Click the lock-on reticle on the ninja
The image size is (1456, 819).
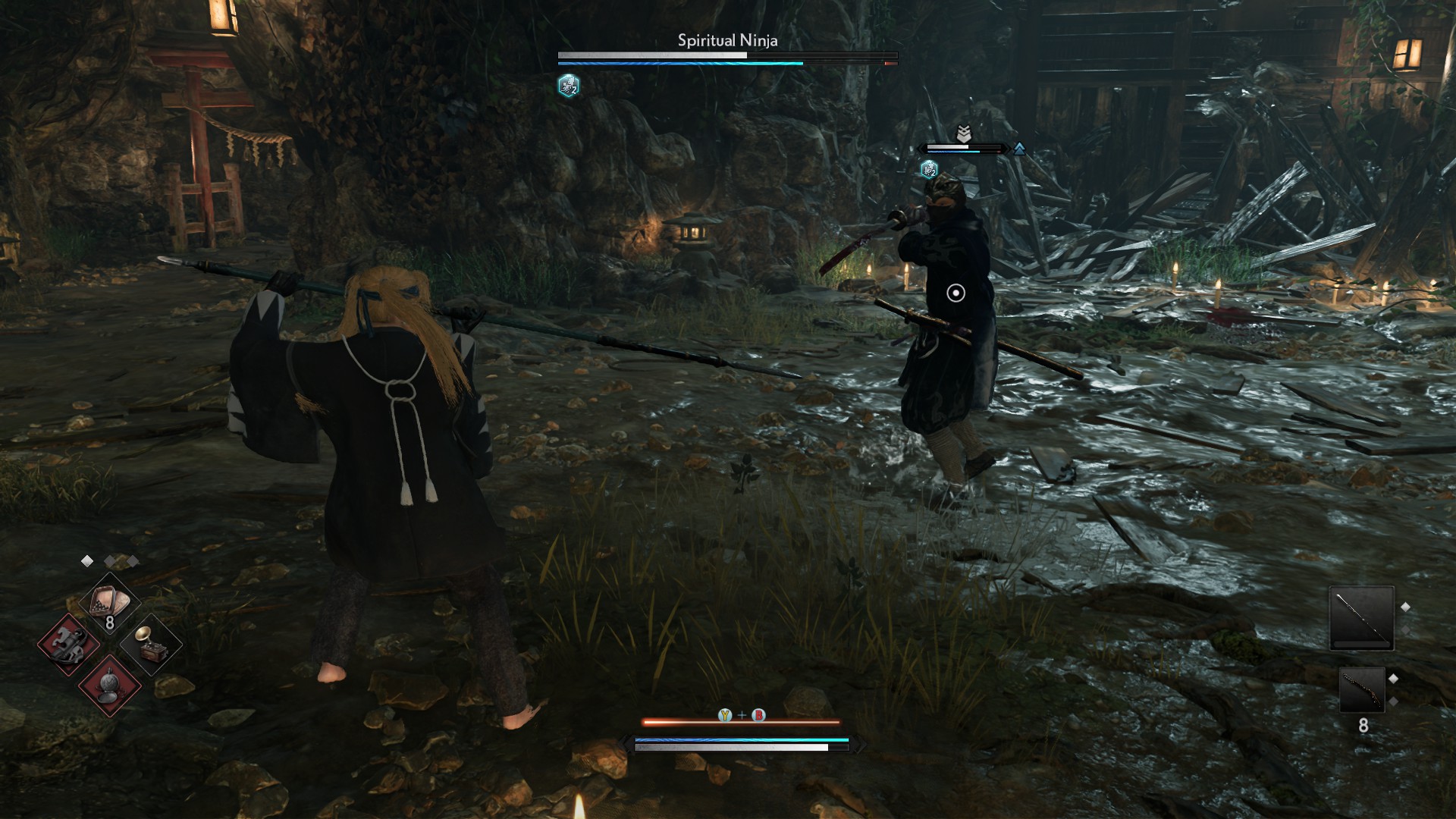[955, 293]
